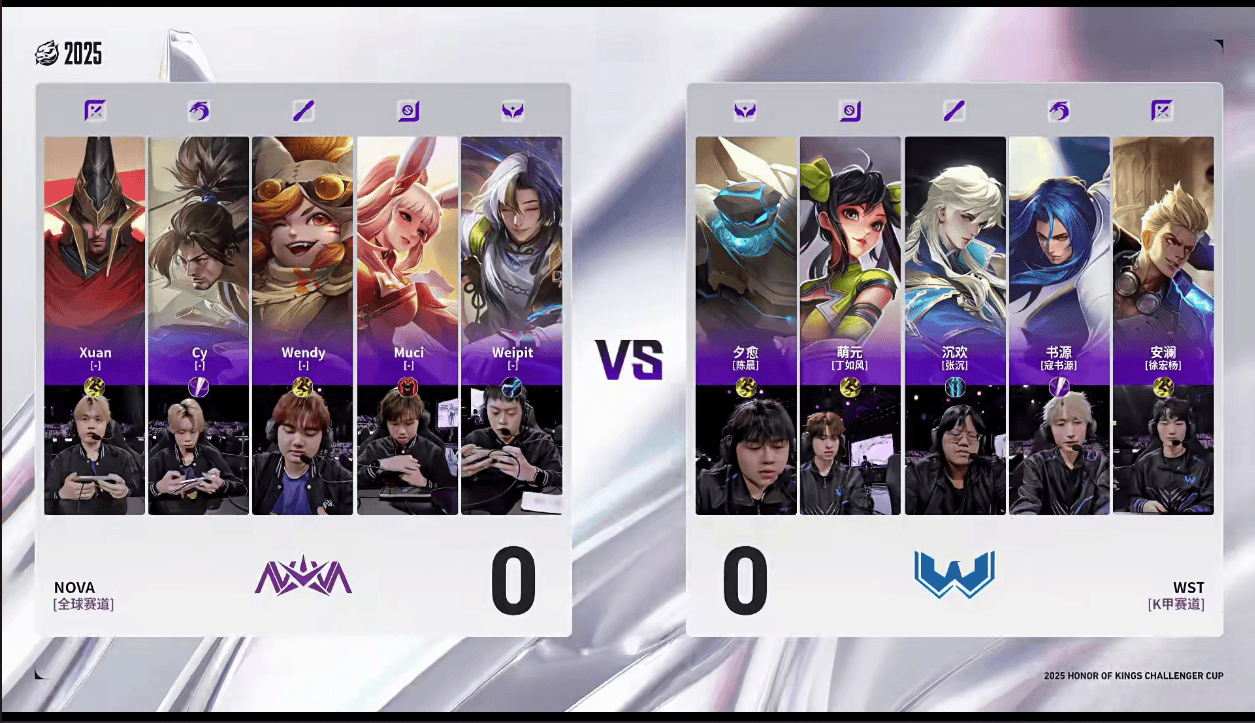Choose Cy's hero portrait card

coord(199,240)
